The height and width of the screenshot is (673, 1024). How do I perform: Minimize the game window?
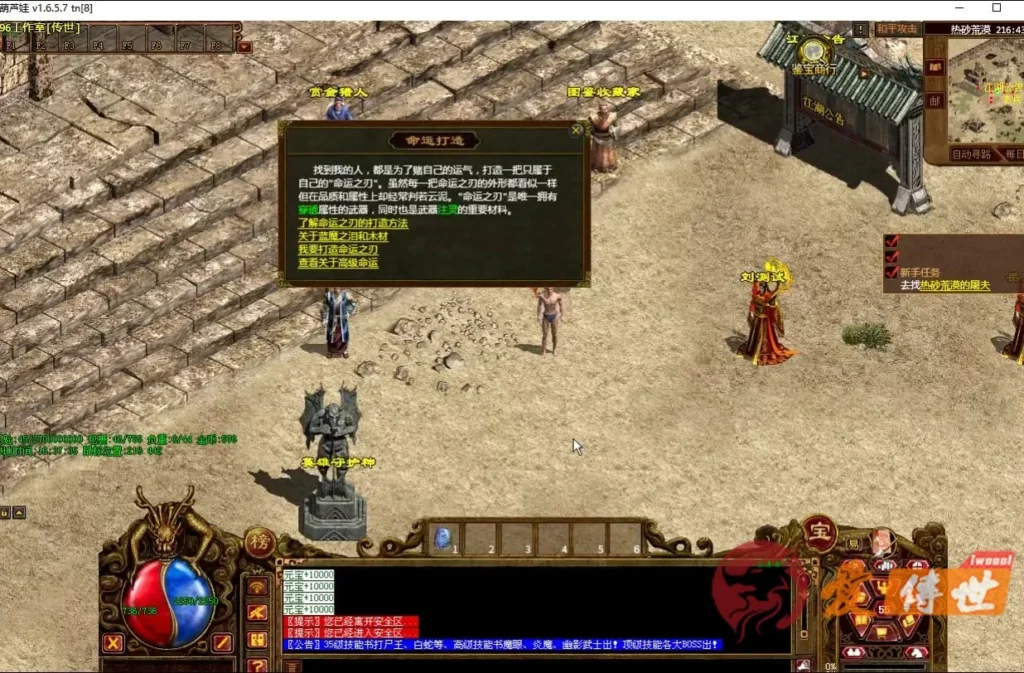point(952,8)
